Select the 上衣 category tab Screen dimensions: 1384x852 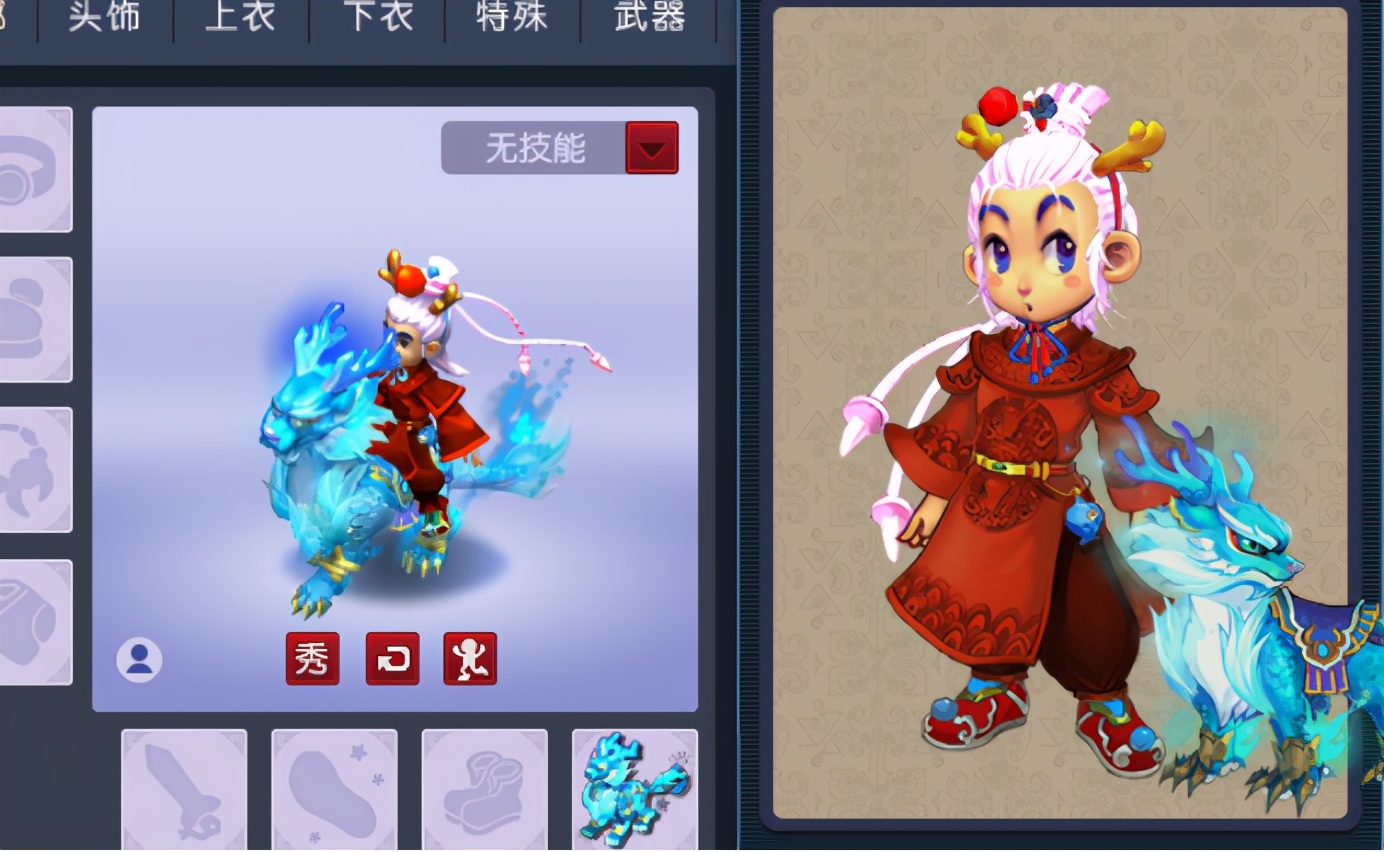click(240, 17)
